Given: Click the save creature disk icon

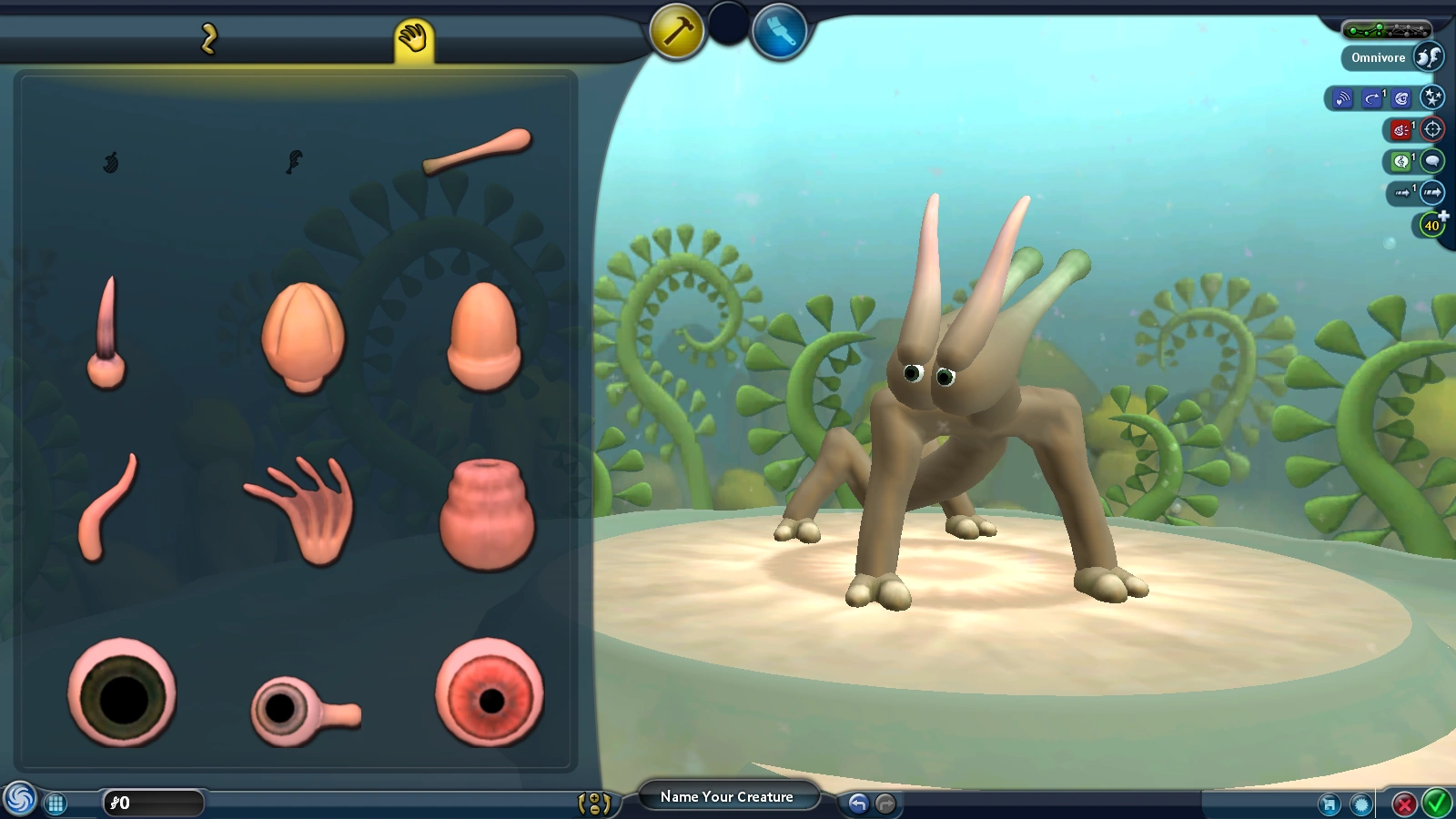Looking at the screenshot, I should pyautogui.click(x=1330, y=804).
